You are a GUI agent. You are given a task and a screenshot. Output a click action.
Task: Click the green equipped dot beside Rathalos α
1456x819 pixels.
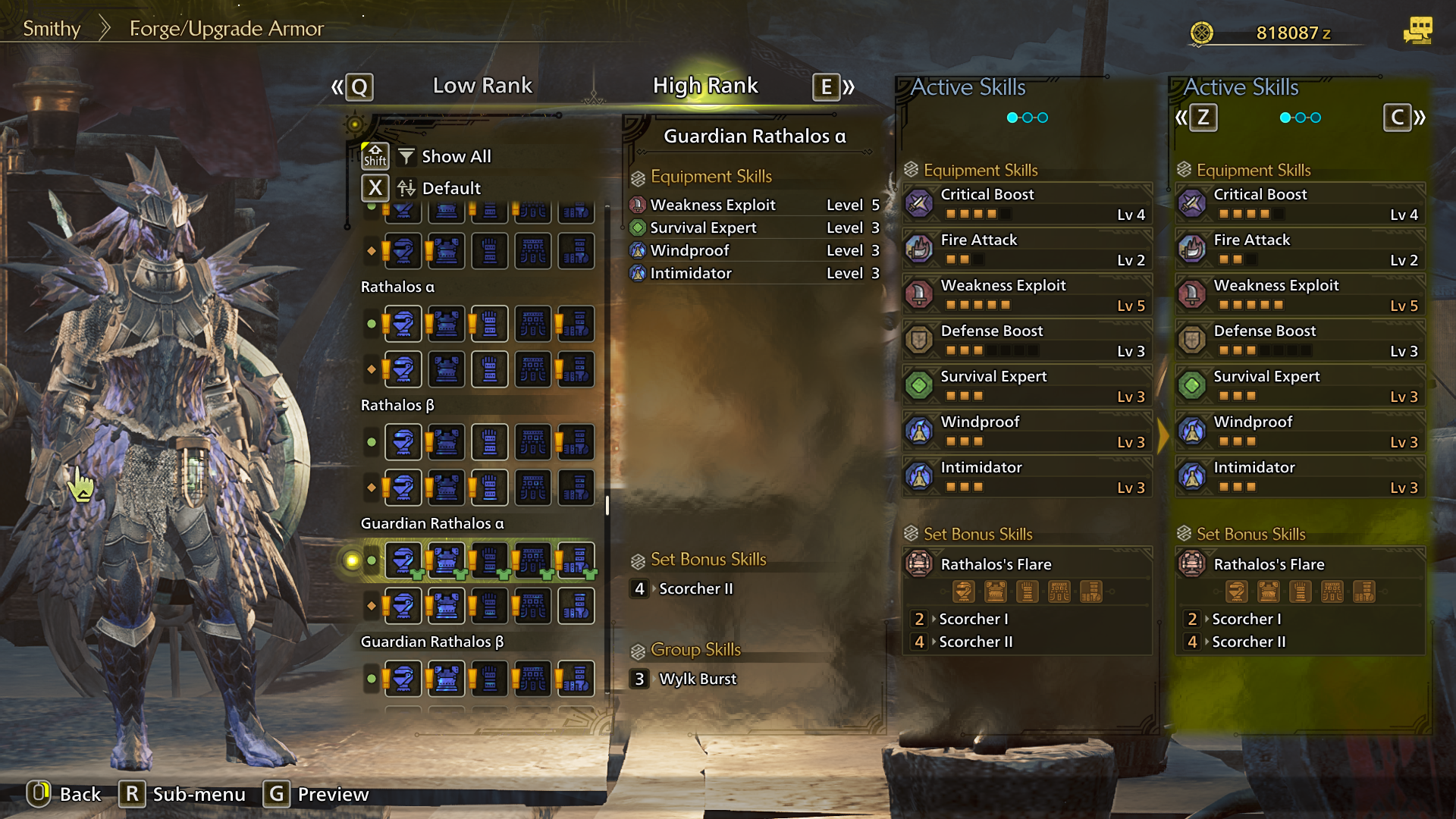click(x=371, y=324)
